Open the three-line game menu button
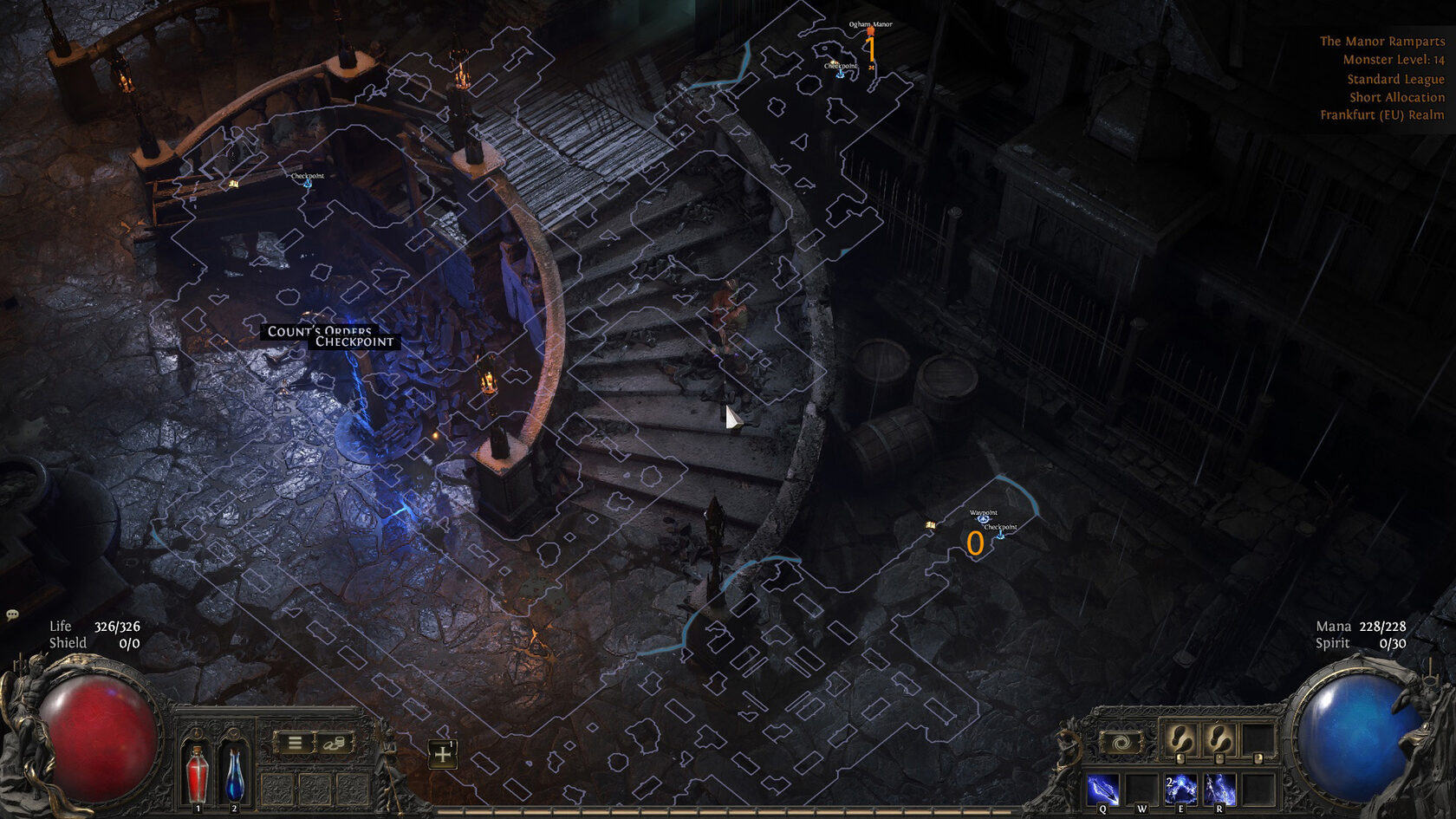This screenshot has height=819, width=1456. [295, 744]
